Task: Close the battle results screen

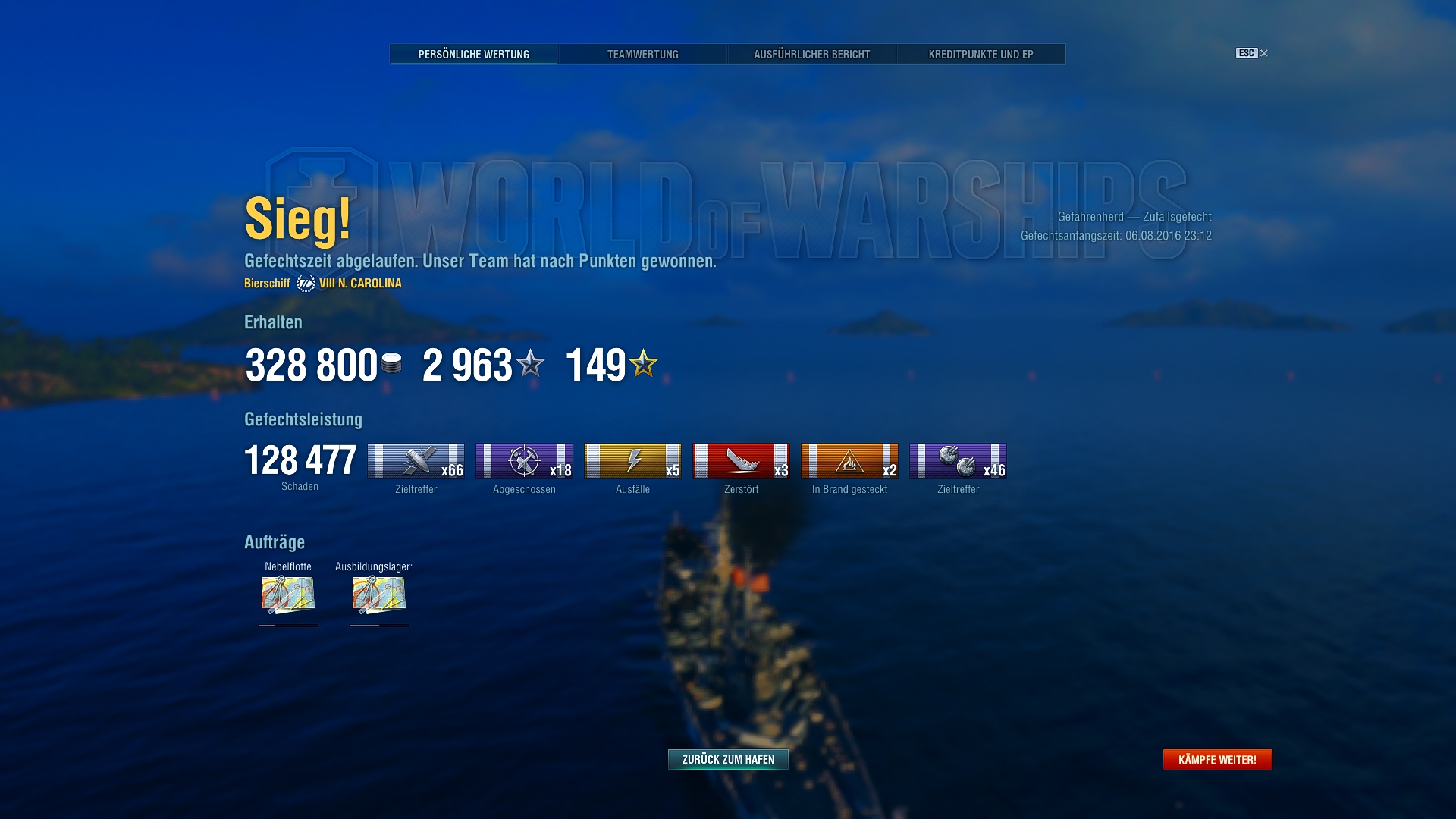Action: [1263, 53]
